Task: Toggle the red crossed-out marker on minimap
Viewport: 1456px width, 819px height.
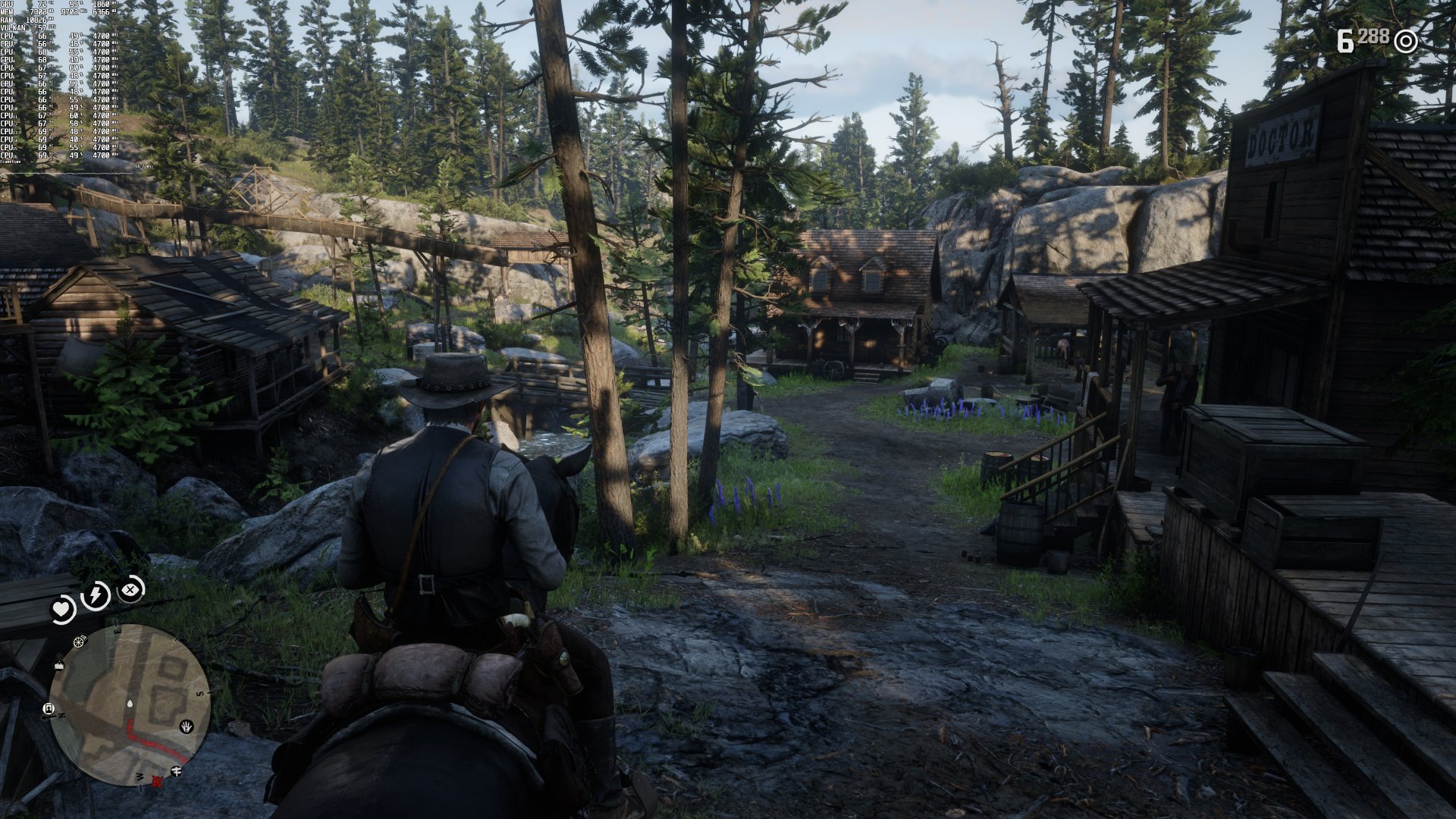Action: click(x=157, y=782)
